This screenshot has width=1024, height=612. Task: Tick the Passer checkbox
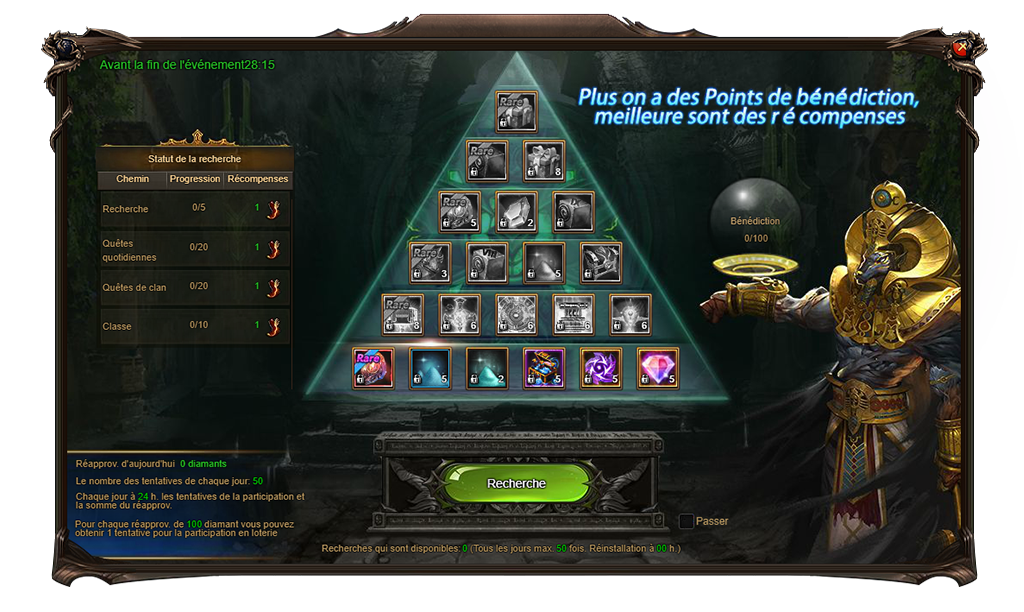tap(686, 521)
